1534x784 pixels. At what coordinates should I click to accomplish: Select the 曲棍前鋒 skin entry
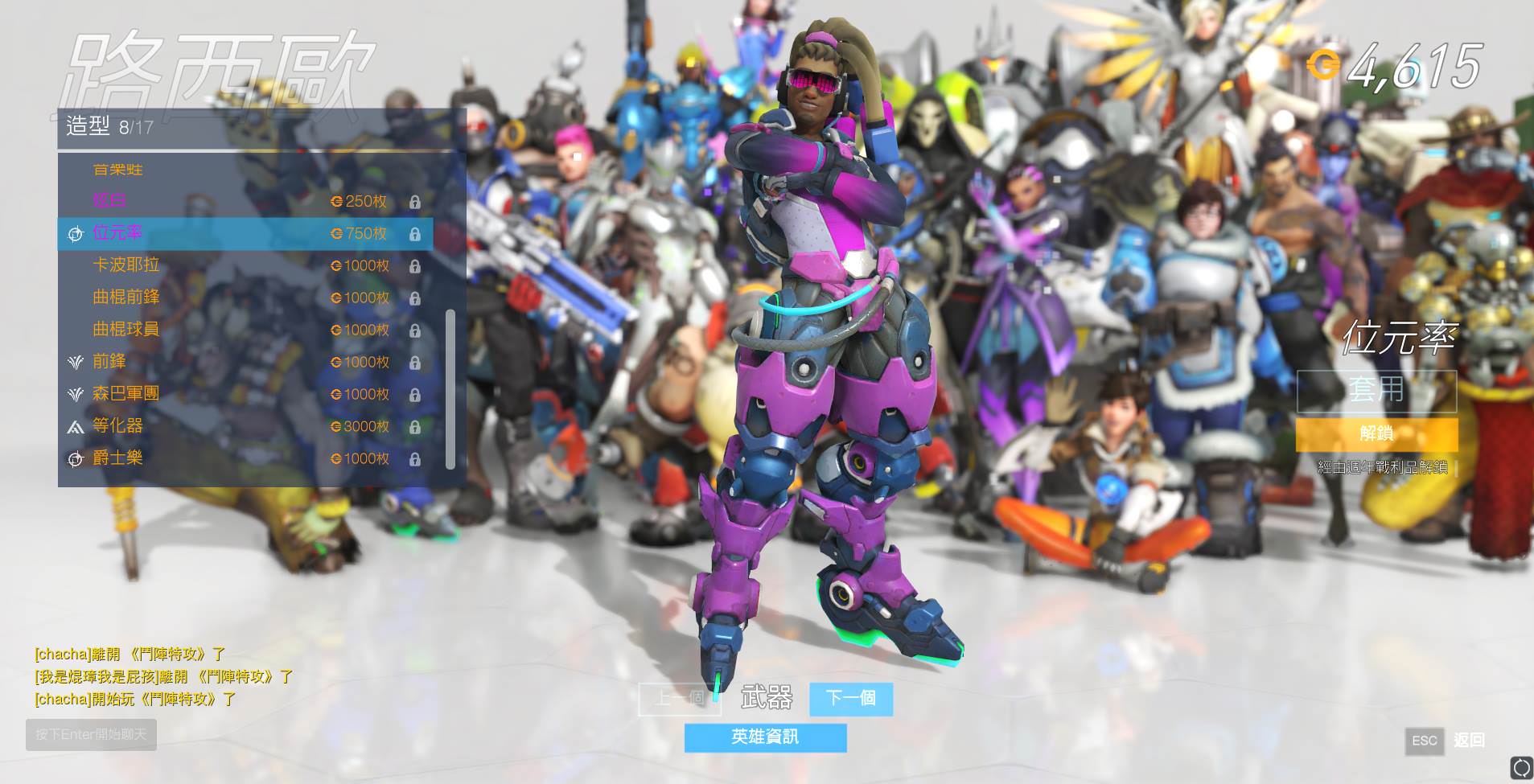tap(129, 298)
